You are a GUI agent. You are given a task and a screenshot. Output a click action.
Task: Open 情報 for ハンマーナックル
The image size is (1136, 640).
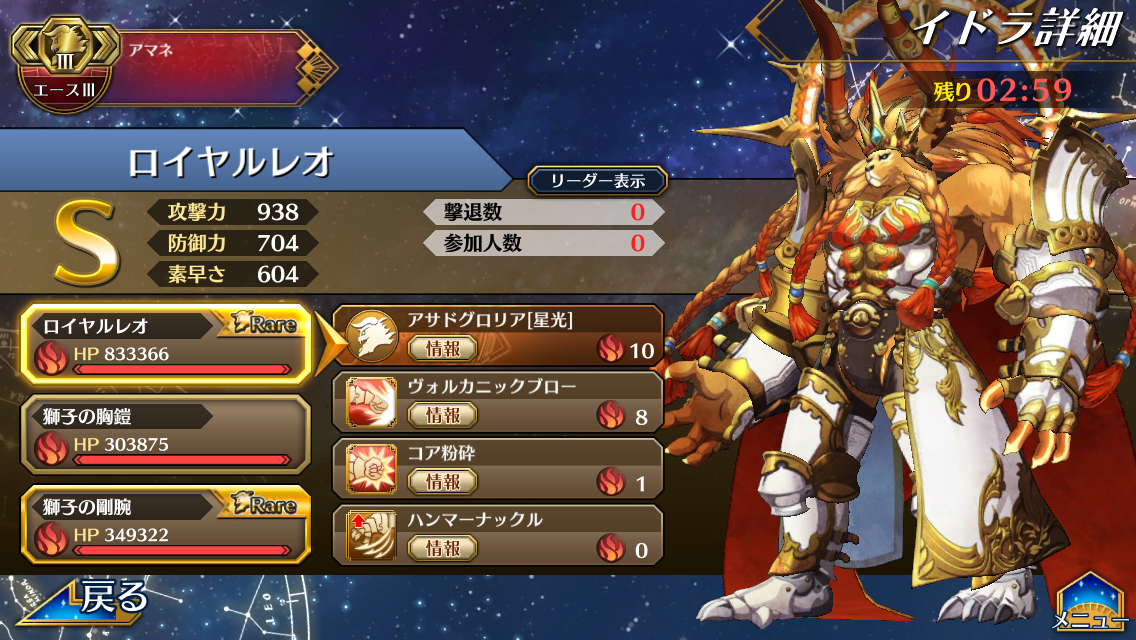pyautogui.click(x=442, y=548)
